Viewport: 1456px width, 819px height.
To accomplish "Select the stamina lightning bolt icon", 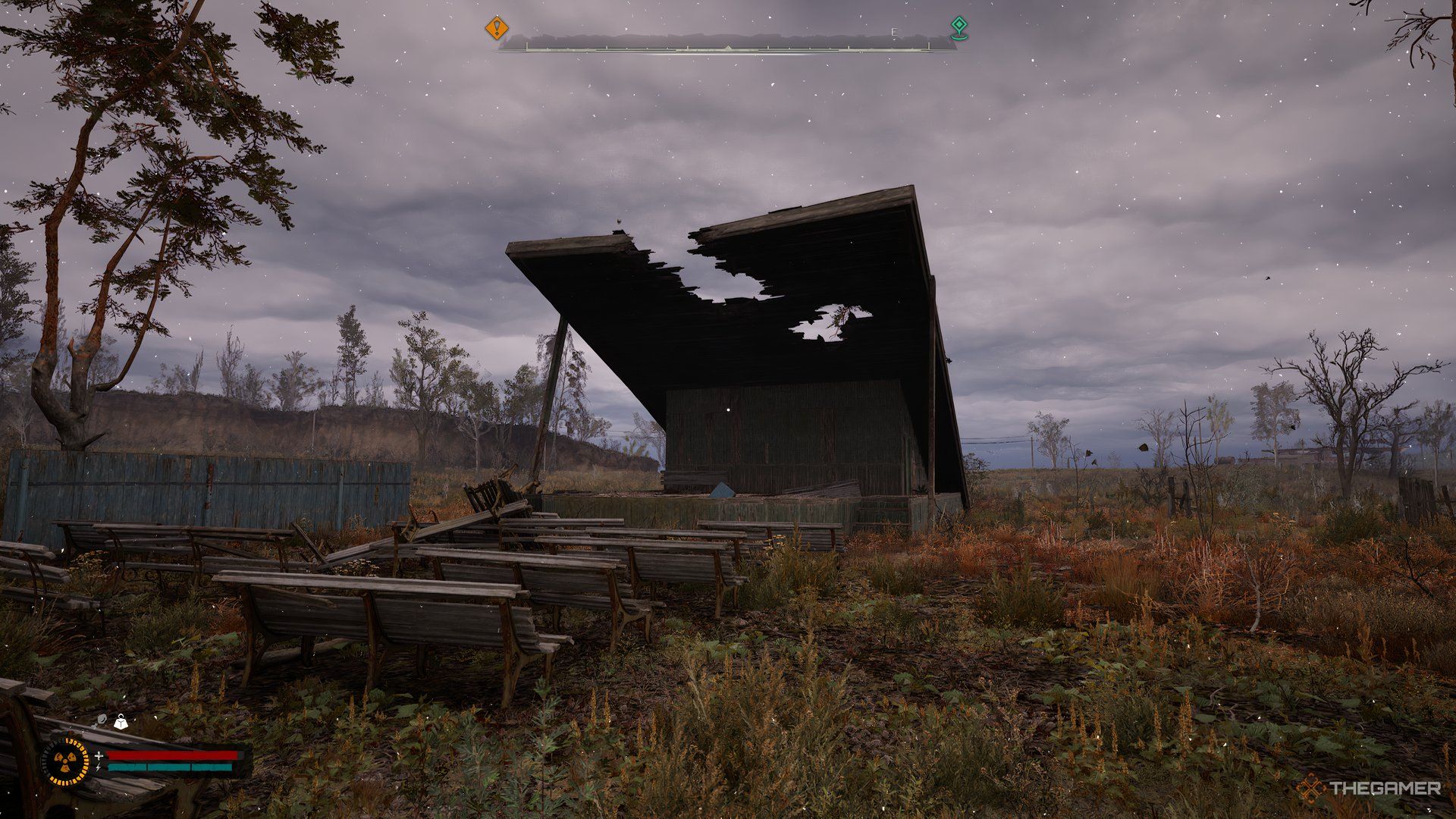I will point(99,767).
